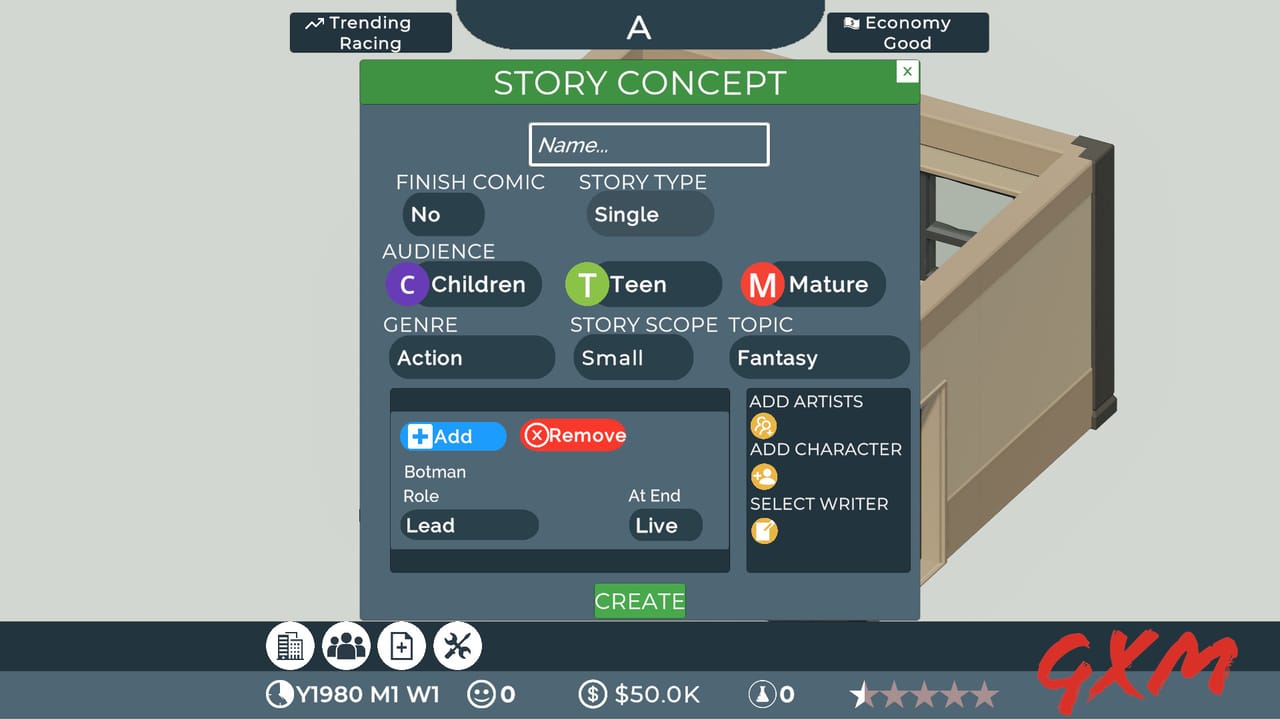Open the tools and settings icon
The width and height of the screenshot is (1280, 720).
pos(457,645)
